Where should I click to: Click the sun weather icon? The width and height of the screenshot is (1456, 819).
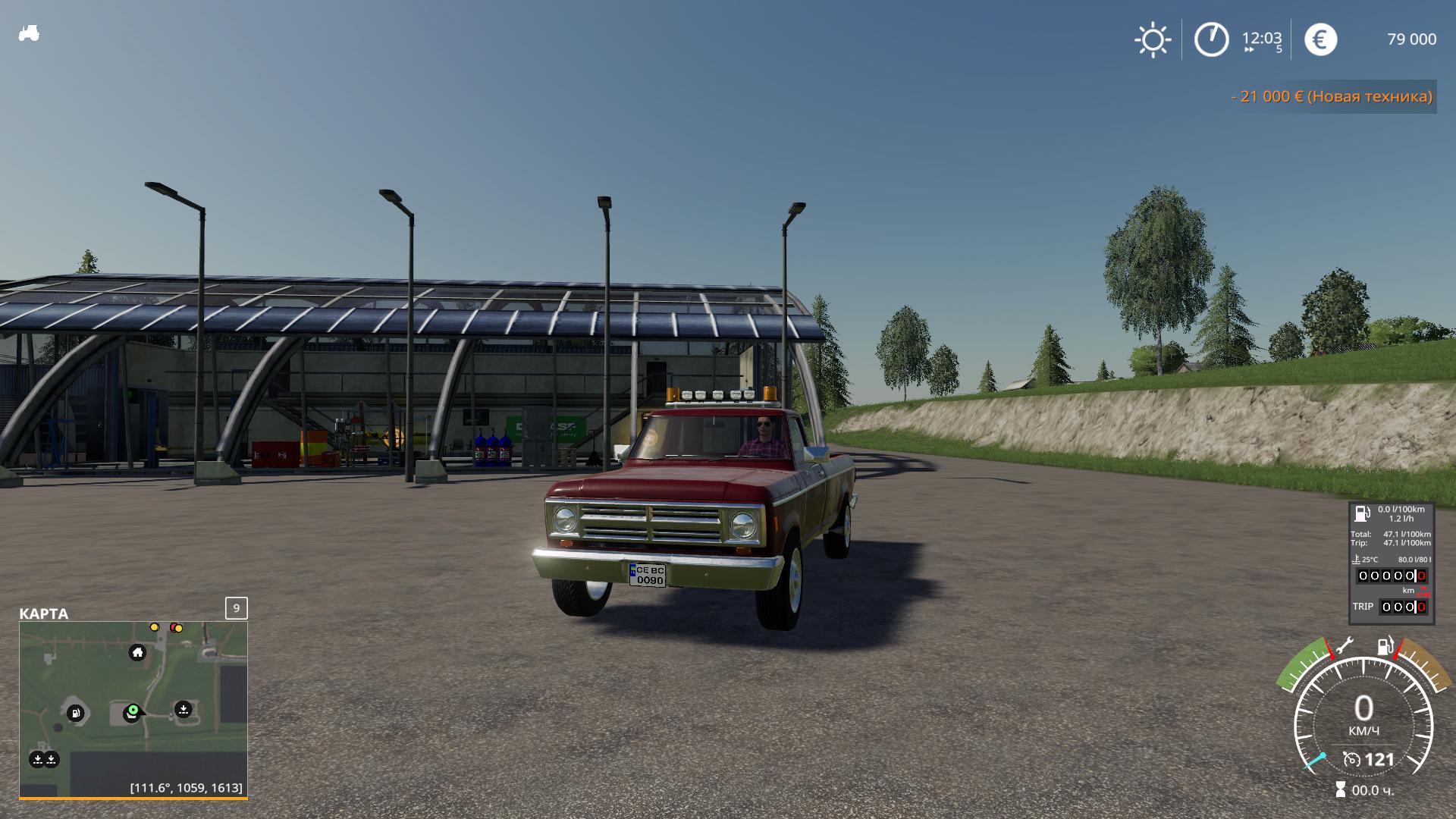(1153, 39)
